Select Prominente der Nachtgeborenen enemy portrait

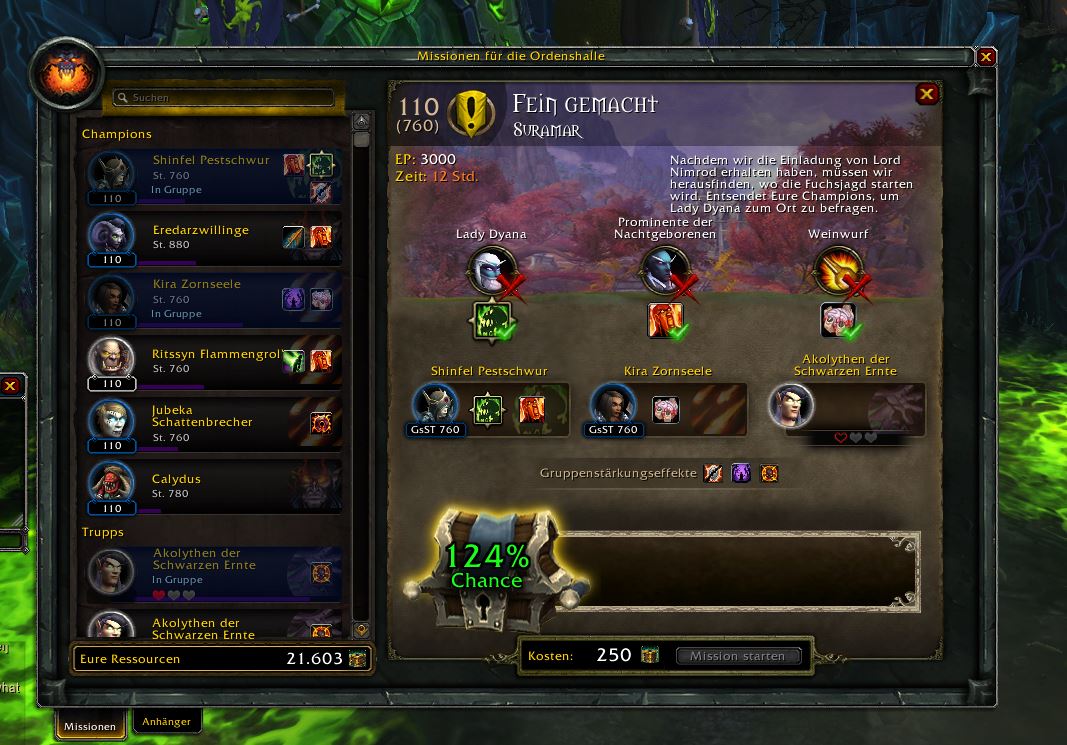tap(665, 269)
